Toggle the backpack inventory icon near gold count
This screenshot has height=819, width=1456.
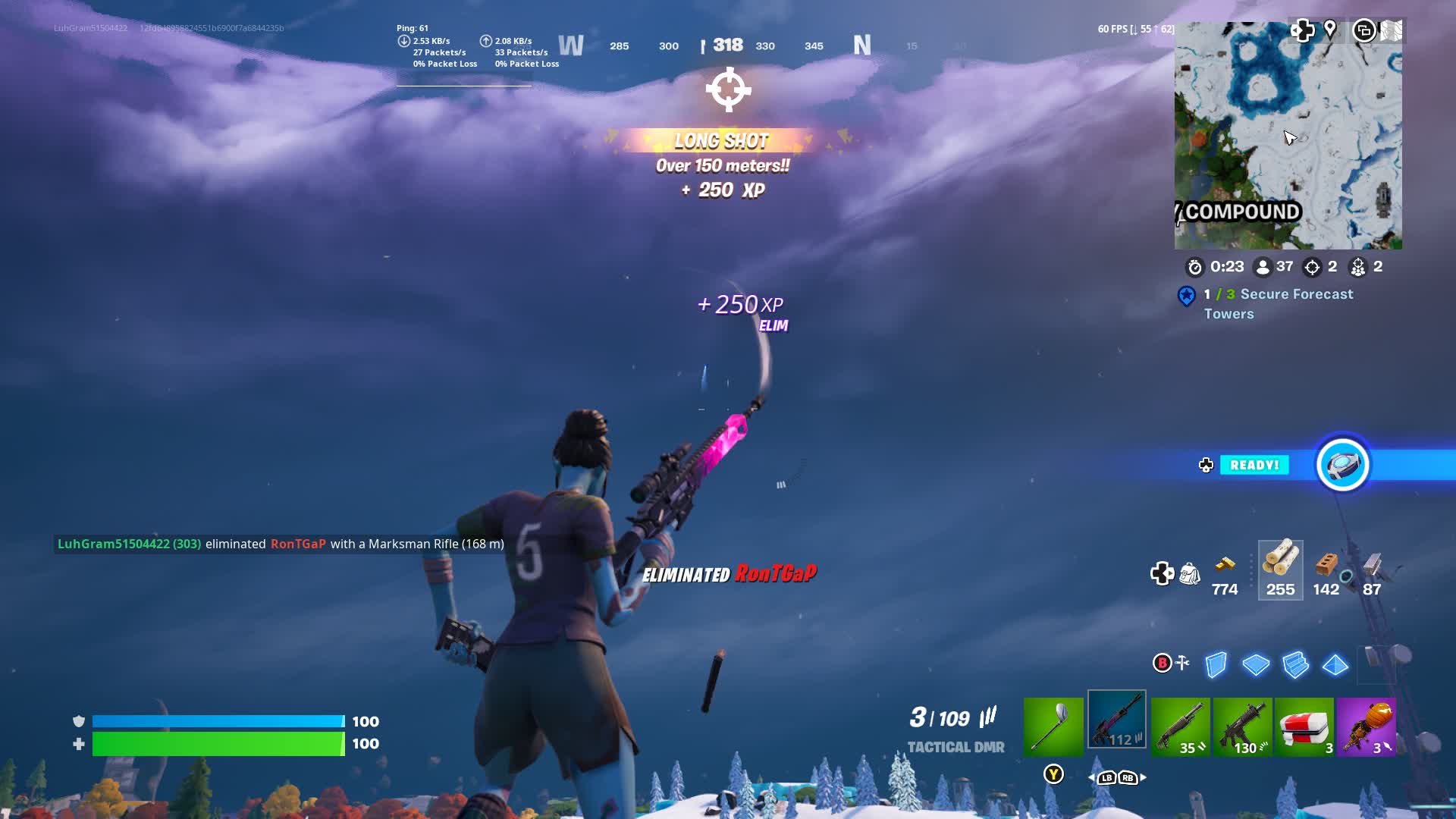coord(1189,574)
